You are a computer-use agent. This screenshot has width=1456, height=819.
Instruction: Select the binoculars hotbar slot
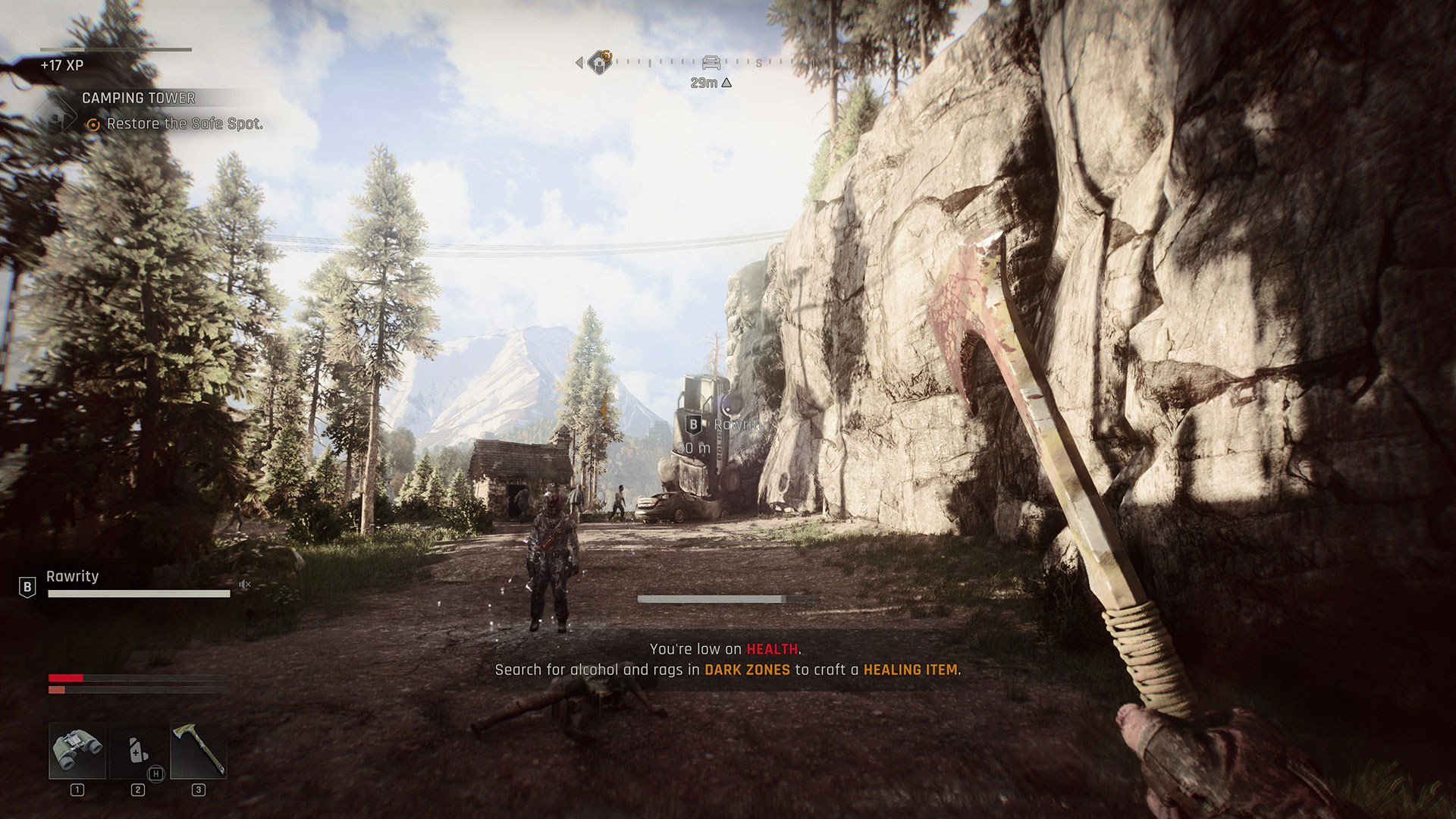tap(77, 750)
